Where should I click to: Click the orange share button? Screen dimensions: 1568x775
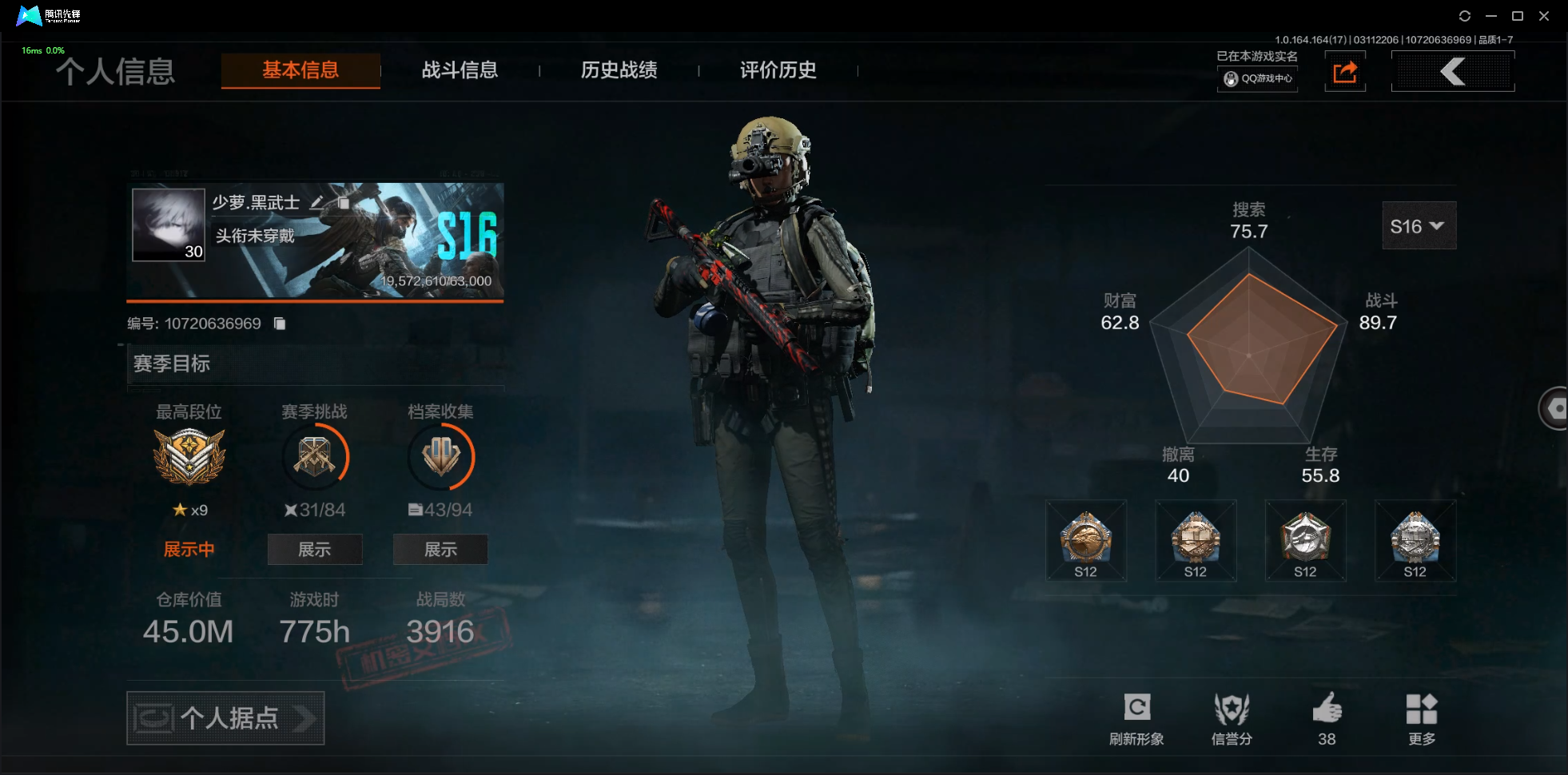[1345, 72]
